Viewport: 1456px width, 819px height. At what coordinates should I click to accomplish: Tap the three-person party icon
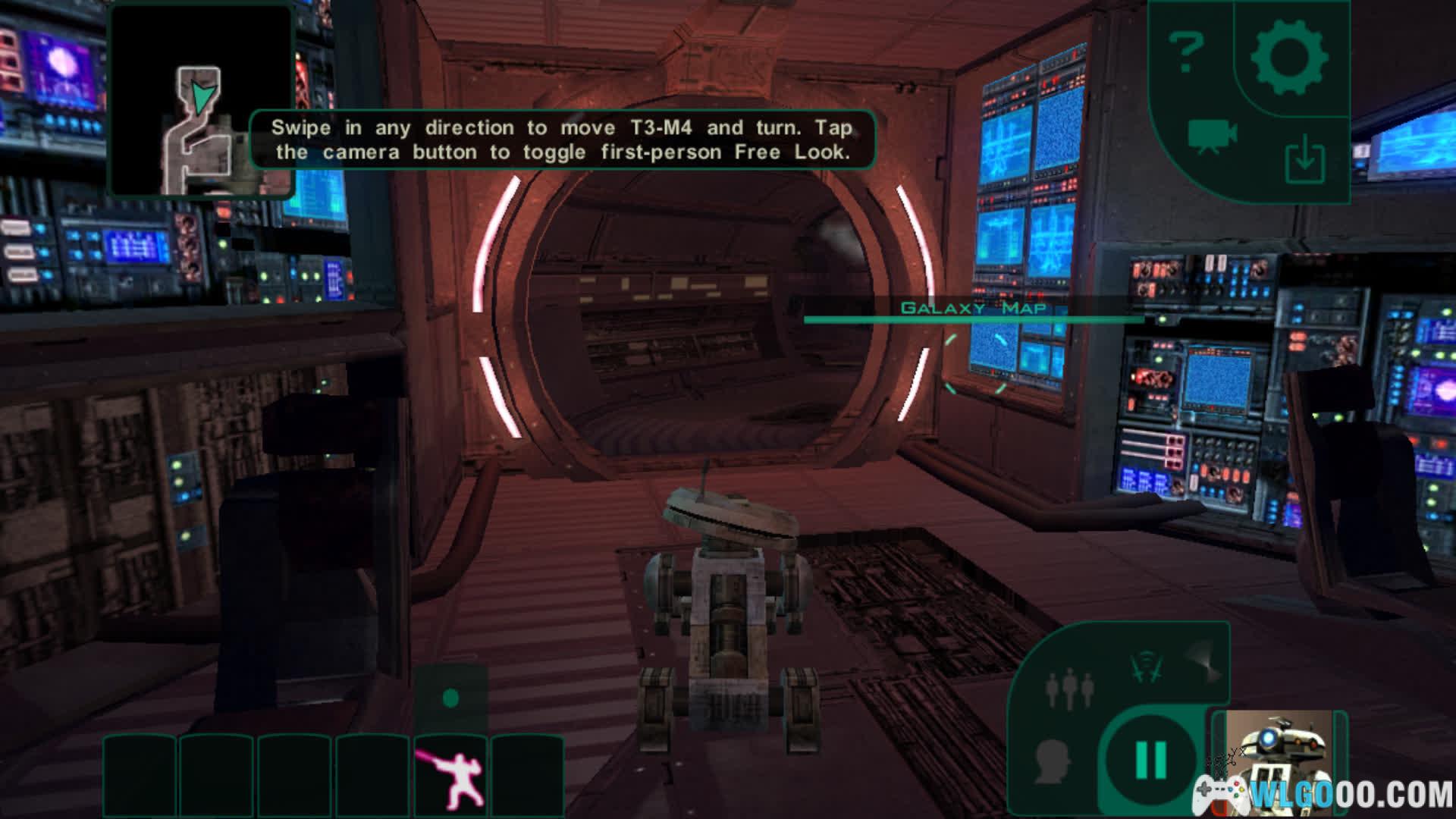tap(1069, 689)
